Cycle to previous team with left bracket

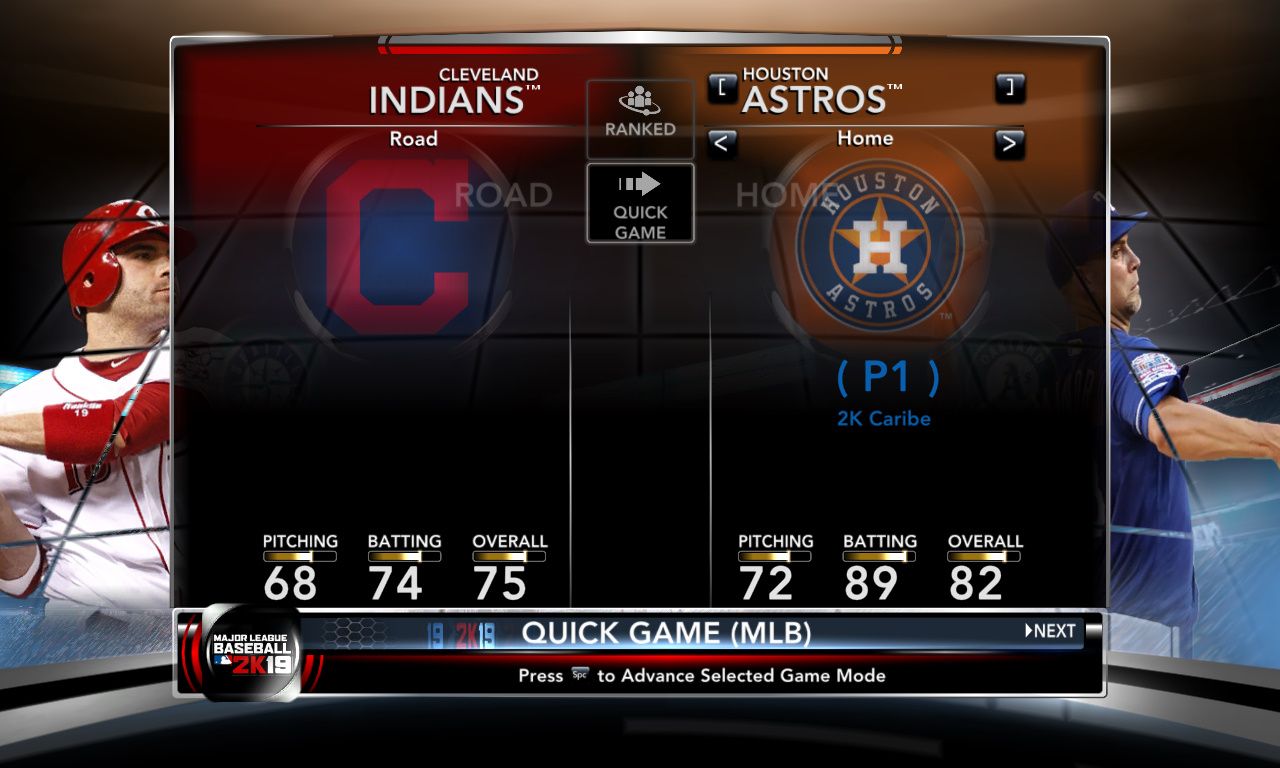click(722, 89)
